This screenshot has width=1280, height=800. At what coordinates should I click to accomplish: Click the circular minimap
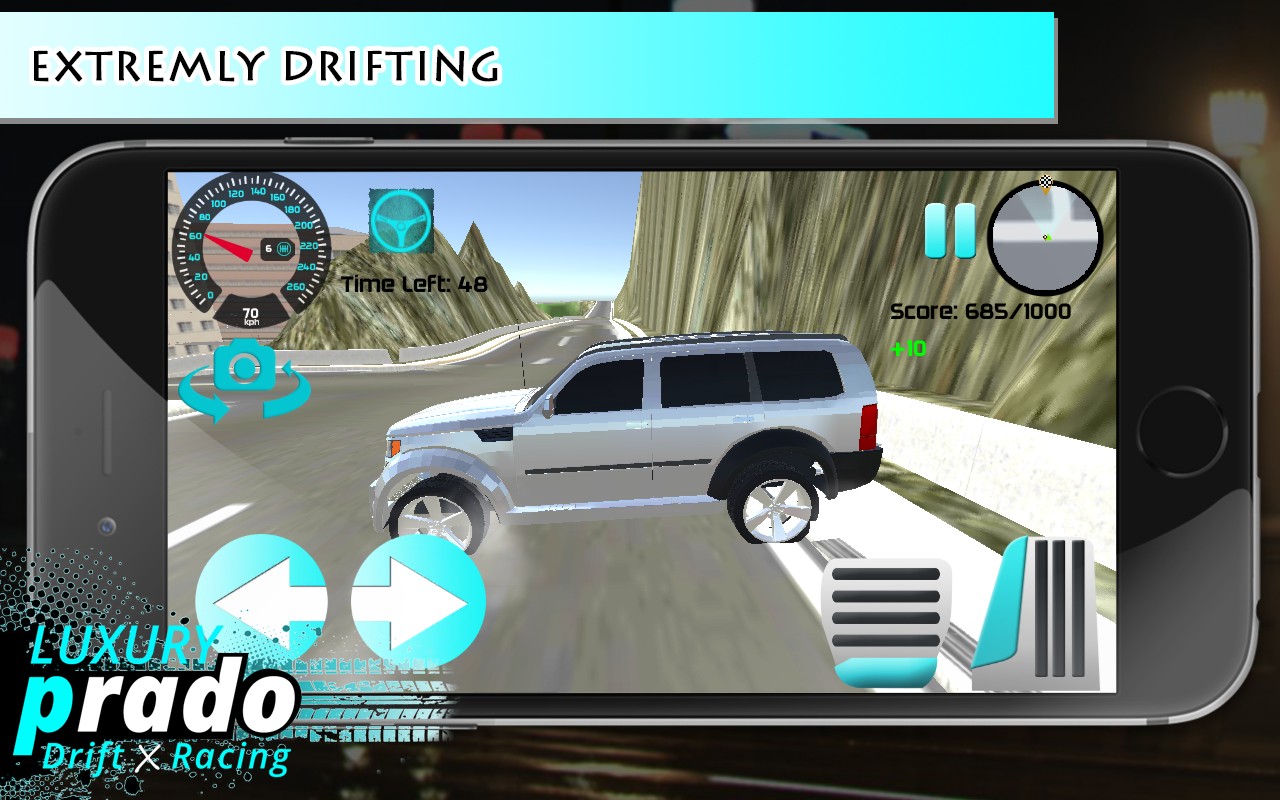tap(1044, 238)
